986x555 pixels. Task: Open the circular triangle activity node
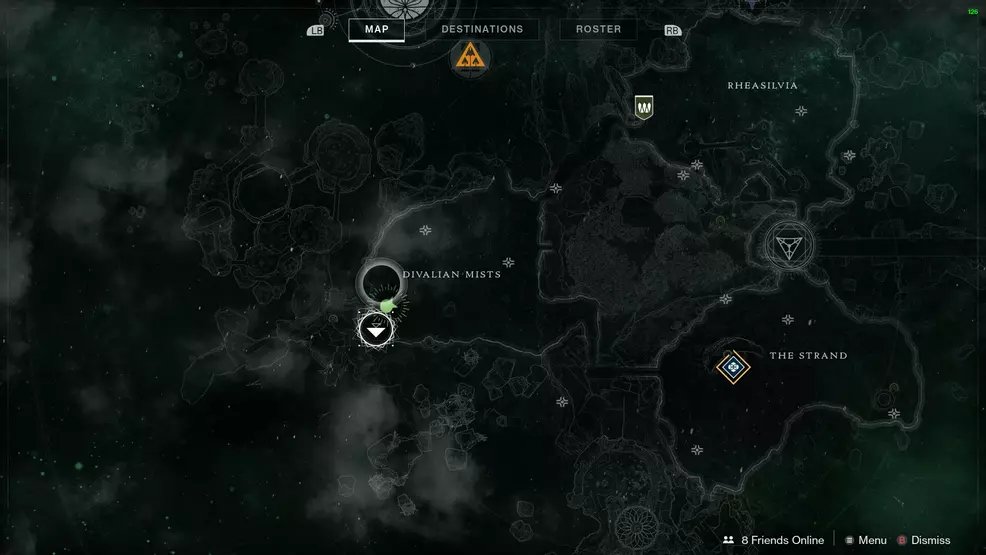pyautogui.click(x=789, y=245)
